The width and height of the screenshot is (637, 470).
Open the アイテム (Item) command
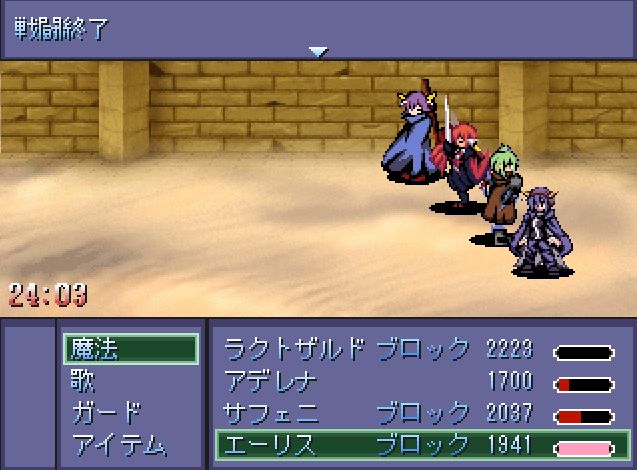(119, 444)
